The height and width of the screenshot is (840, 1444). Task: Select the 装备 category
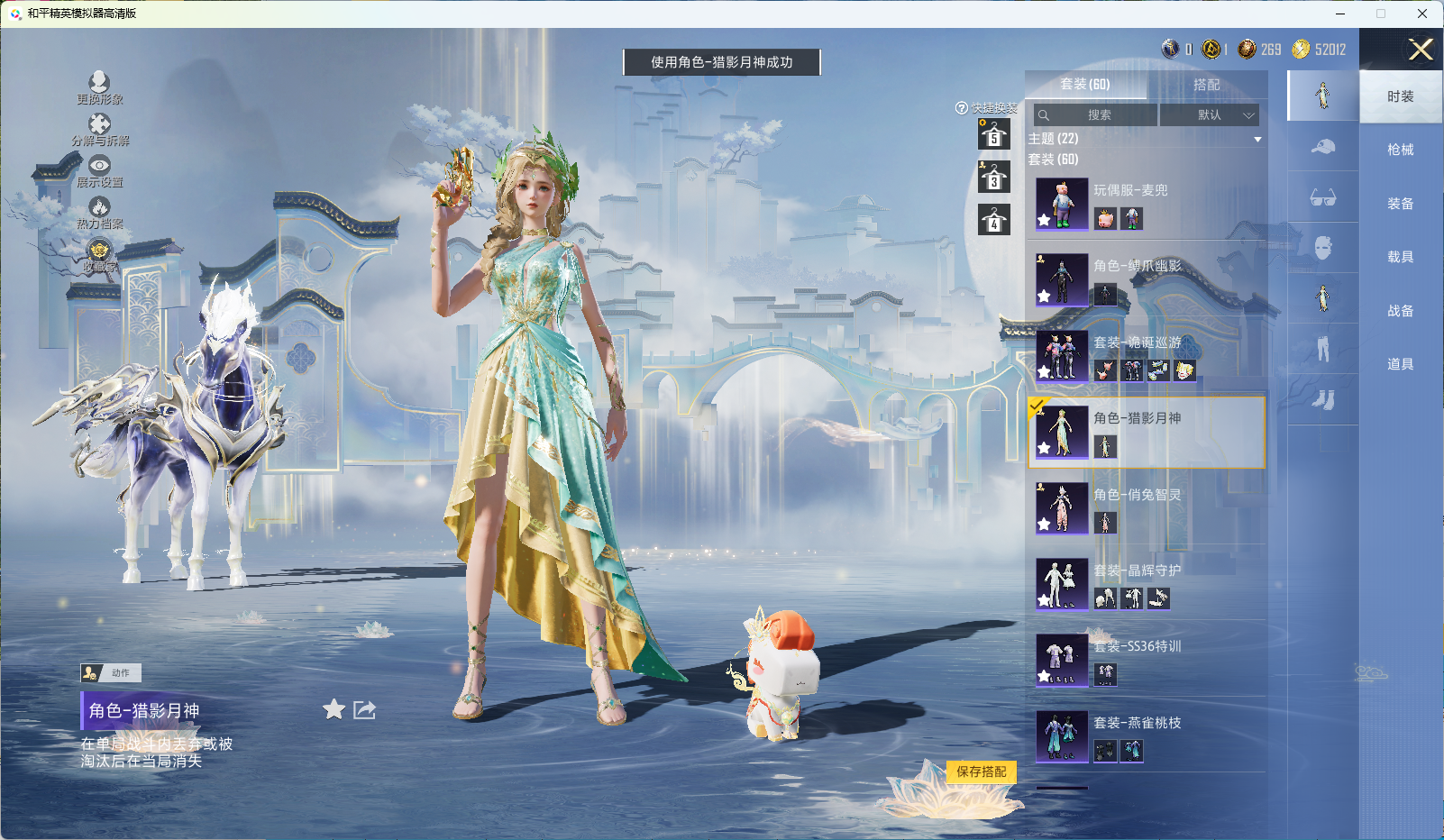1400,204
